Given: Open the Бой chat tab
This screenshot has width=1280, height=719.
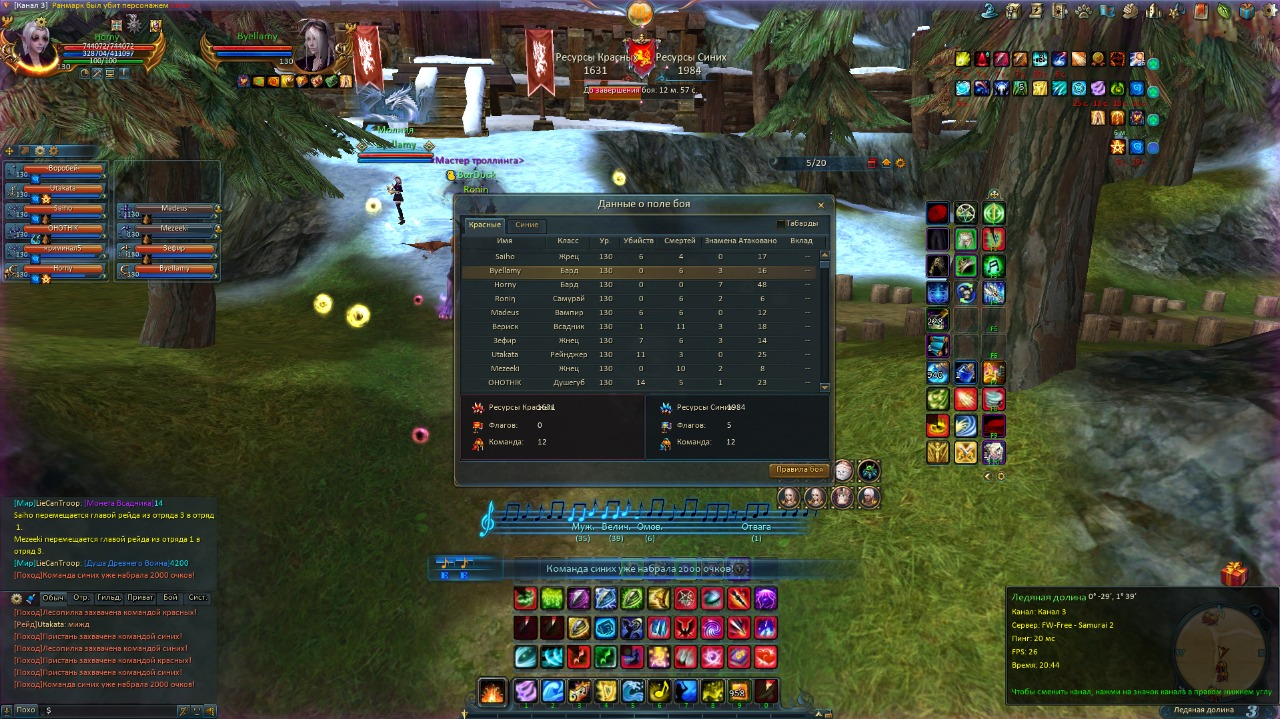Looking at the screenshot, I should 170,598.
